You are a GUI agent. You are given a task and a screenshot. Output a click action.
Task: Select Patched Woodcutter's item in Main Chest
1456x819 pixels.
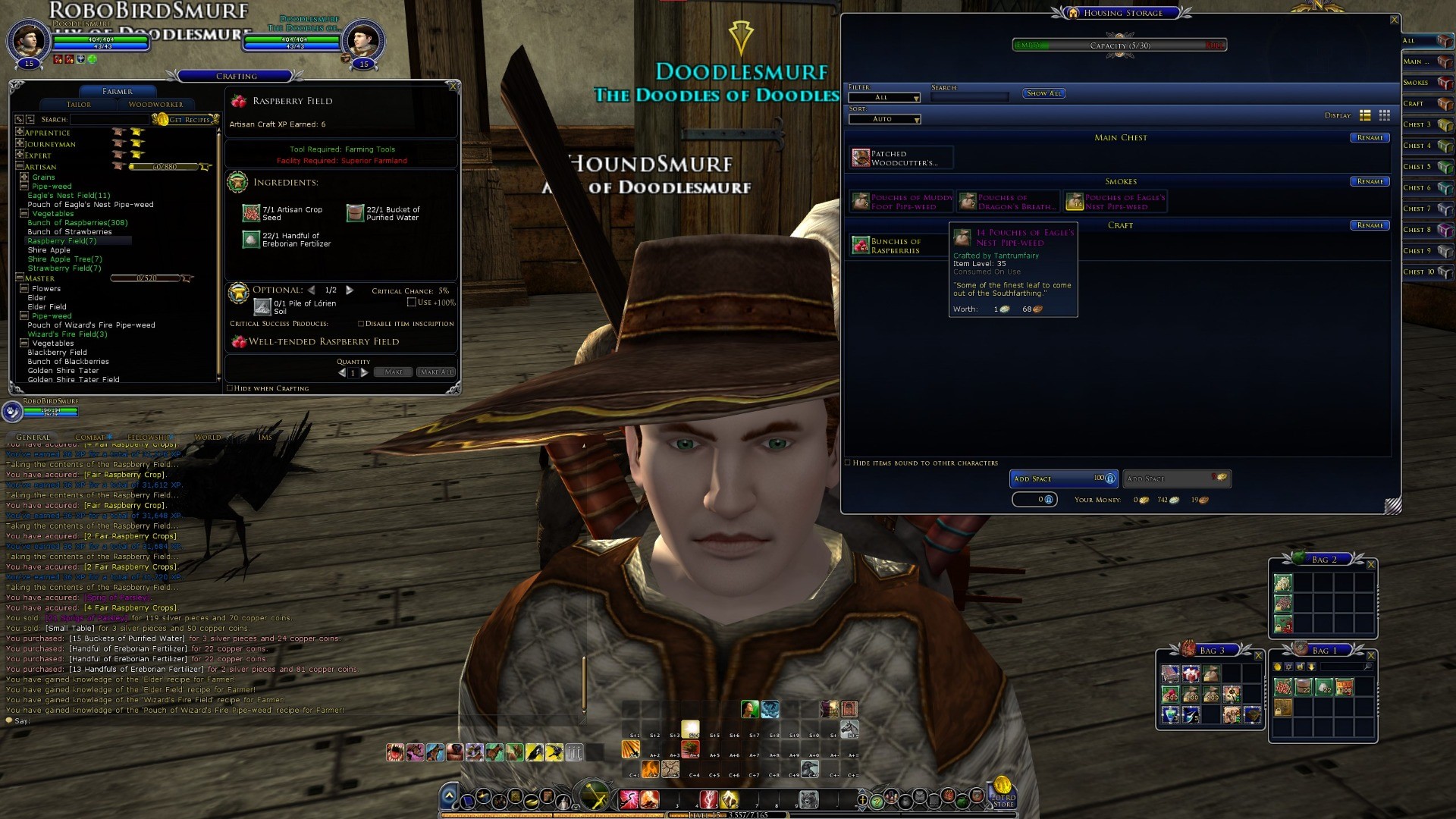click(x=900, y=158)
